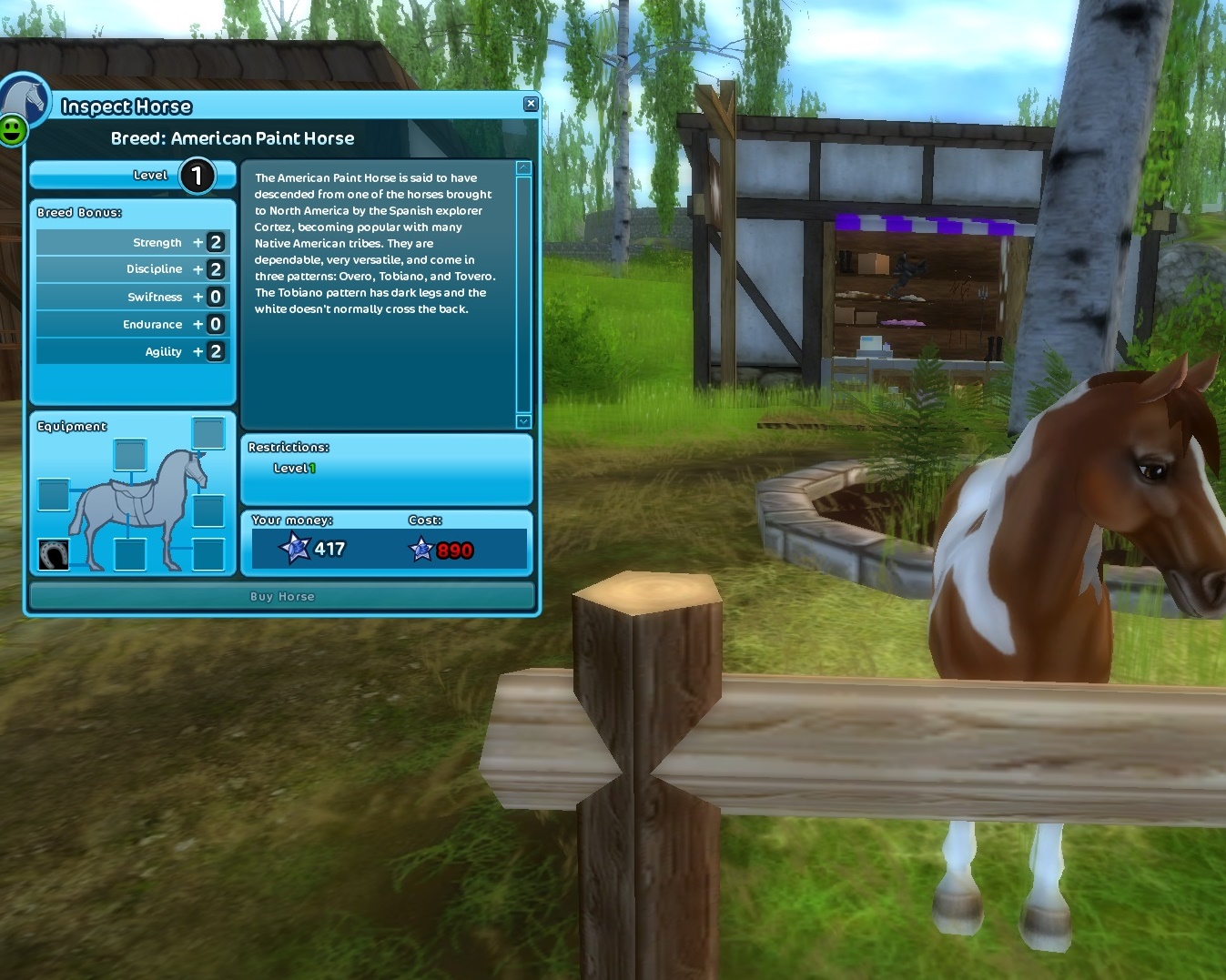
Task: Select the Agility +2 stat row
Action: click(130, 351)
